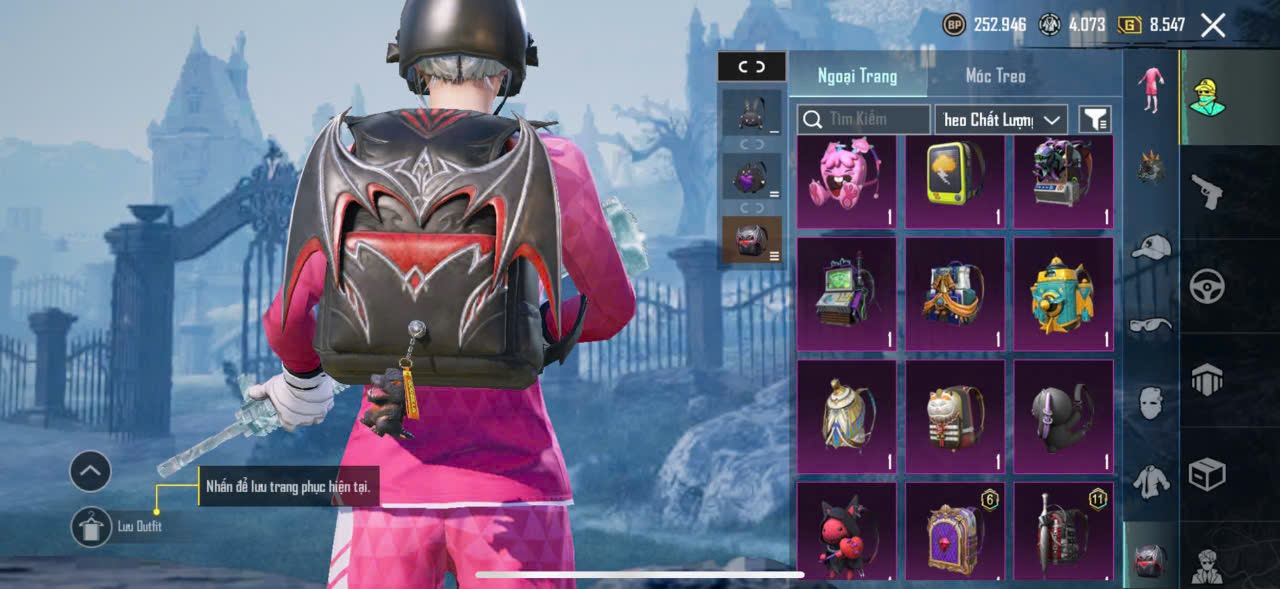Save the current outfit with Lưu Outfit
This screenshot has height=589, width=1280.
click(92, 527)
